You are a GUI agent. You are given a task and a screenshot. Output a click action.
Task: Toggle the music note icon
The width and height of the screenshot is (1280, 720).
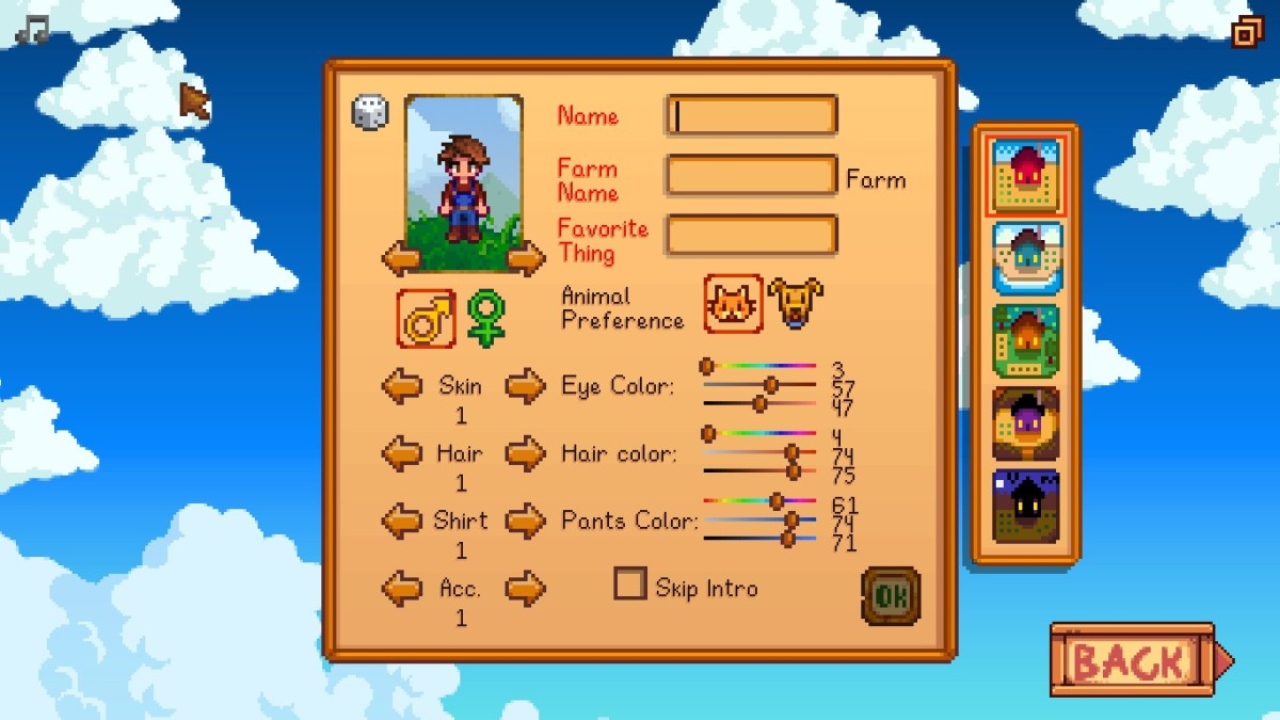pos(32,31)
